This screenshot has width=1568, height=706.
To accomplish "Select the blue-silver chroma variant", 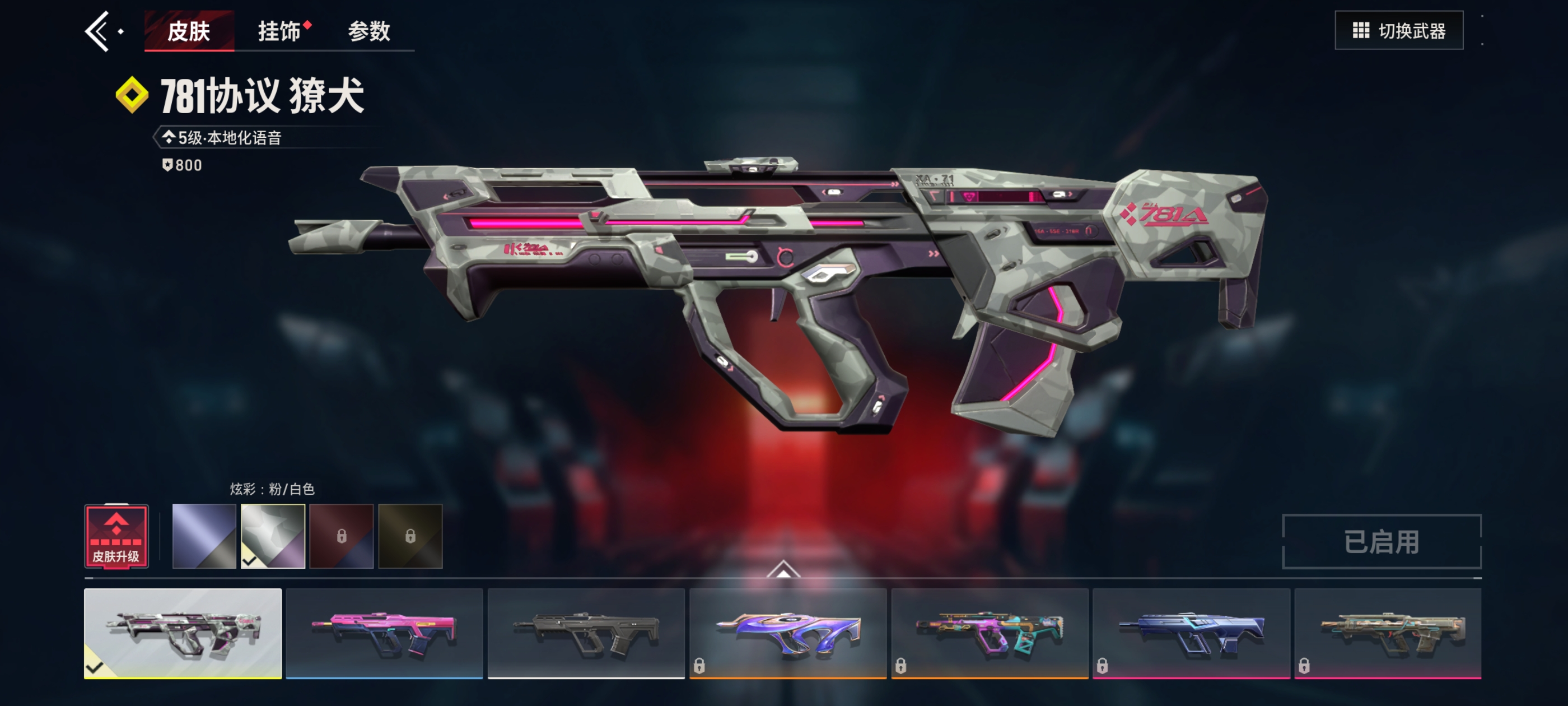I will point(204,536).
